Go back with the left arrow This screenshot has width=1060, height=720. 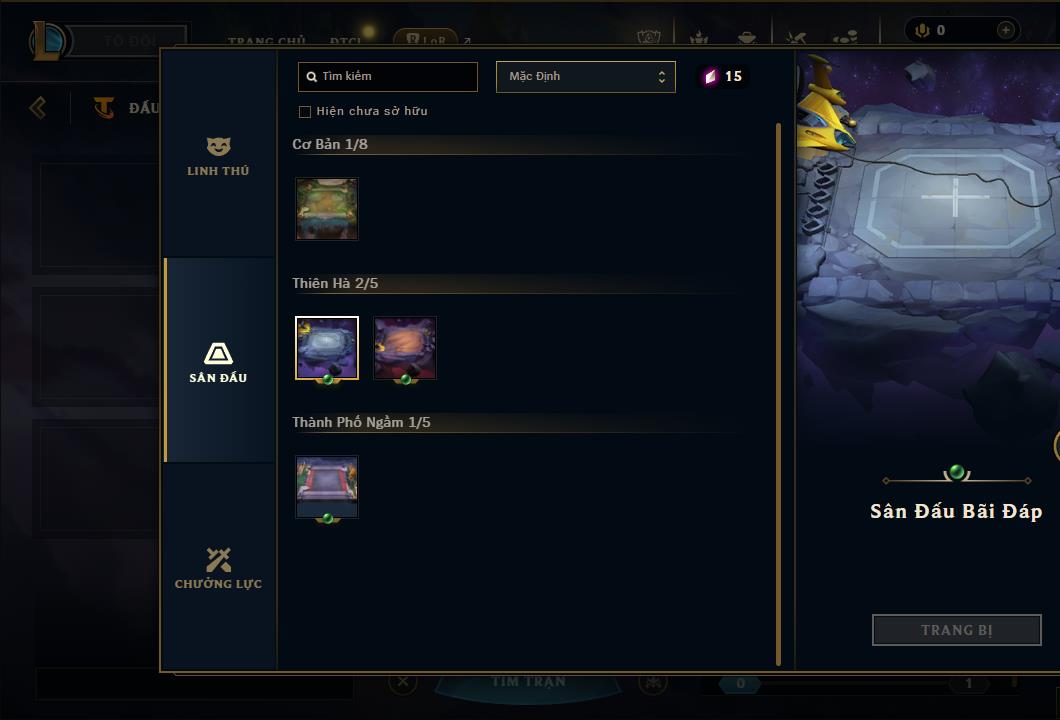click(38, 107)
